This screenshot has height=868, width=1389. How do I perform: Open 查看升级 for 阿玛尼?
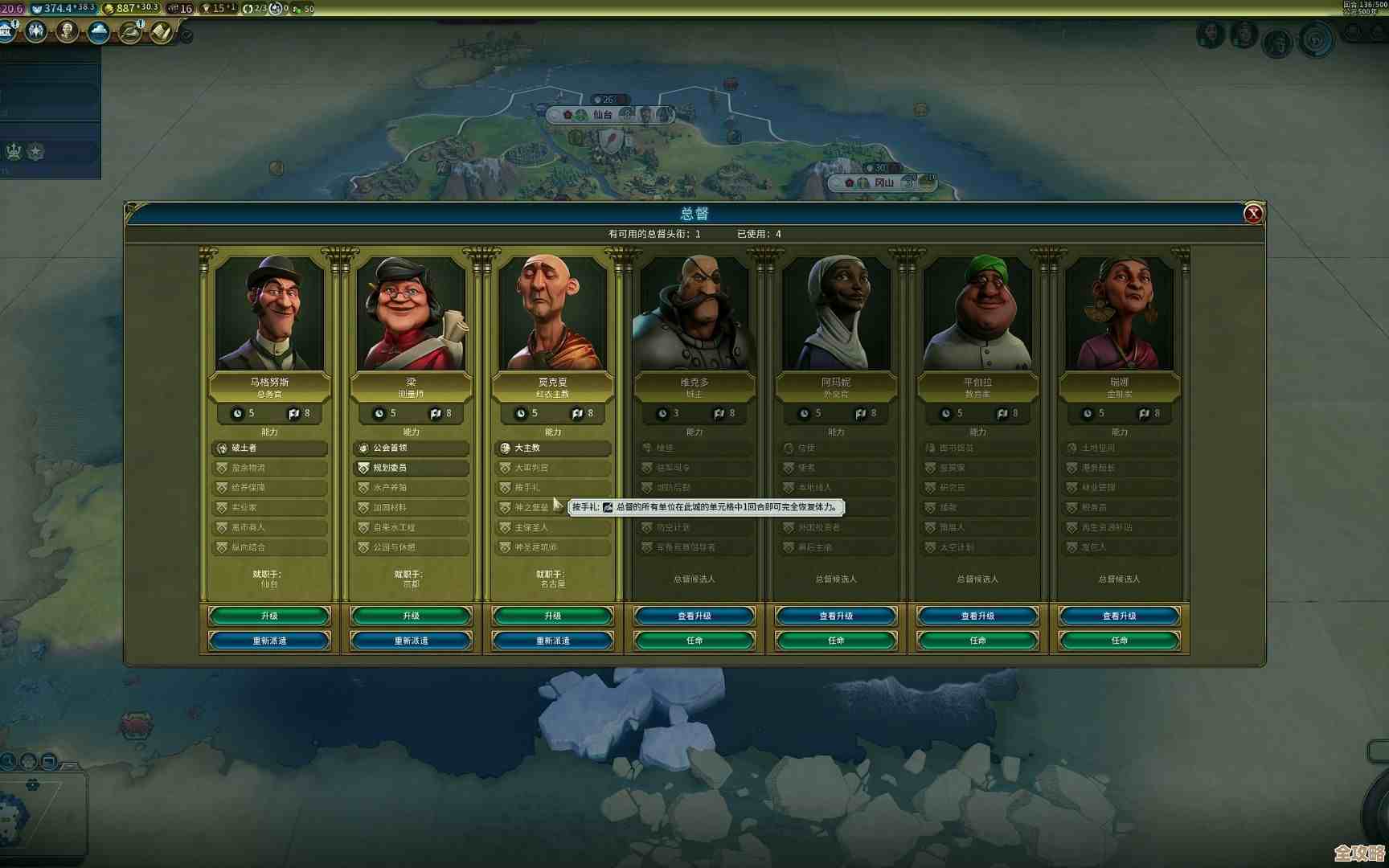(836, 616)
